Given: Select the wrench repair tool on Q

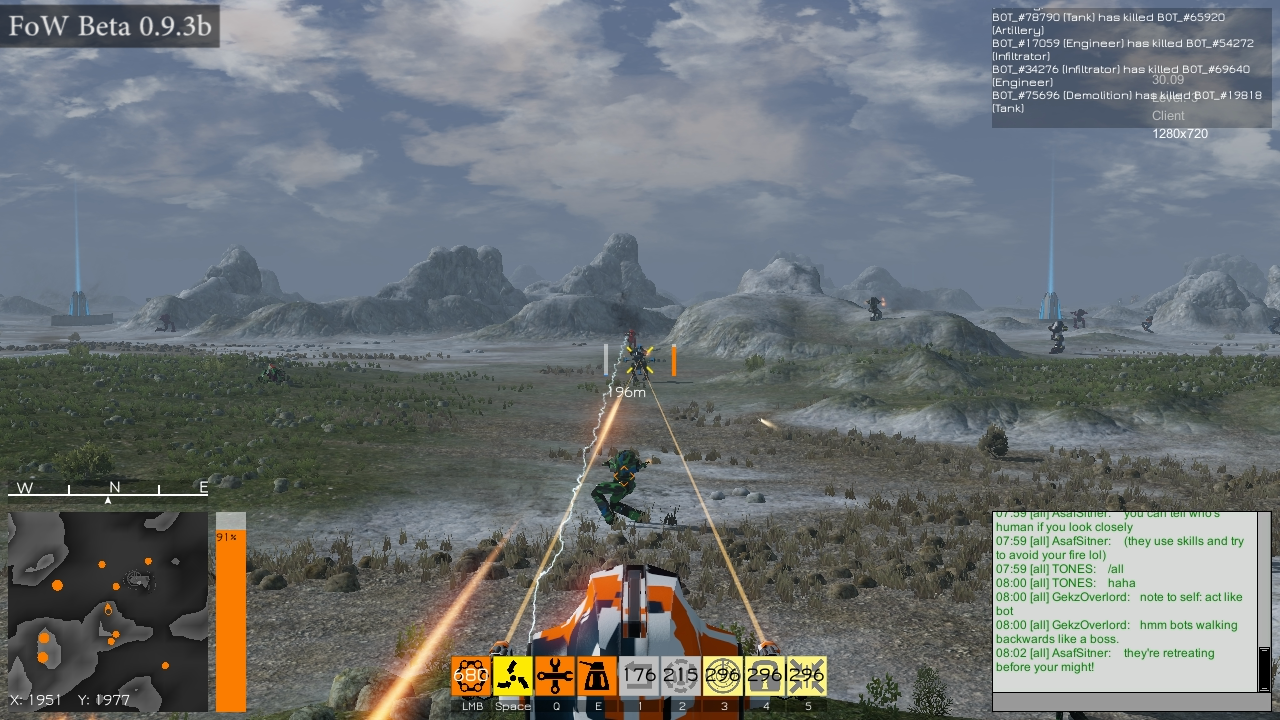Looking at the screenshot, I should [x=554, y=676].
